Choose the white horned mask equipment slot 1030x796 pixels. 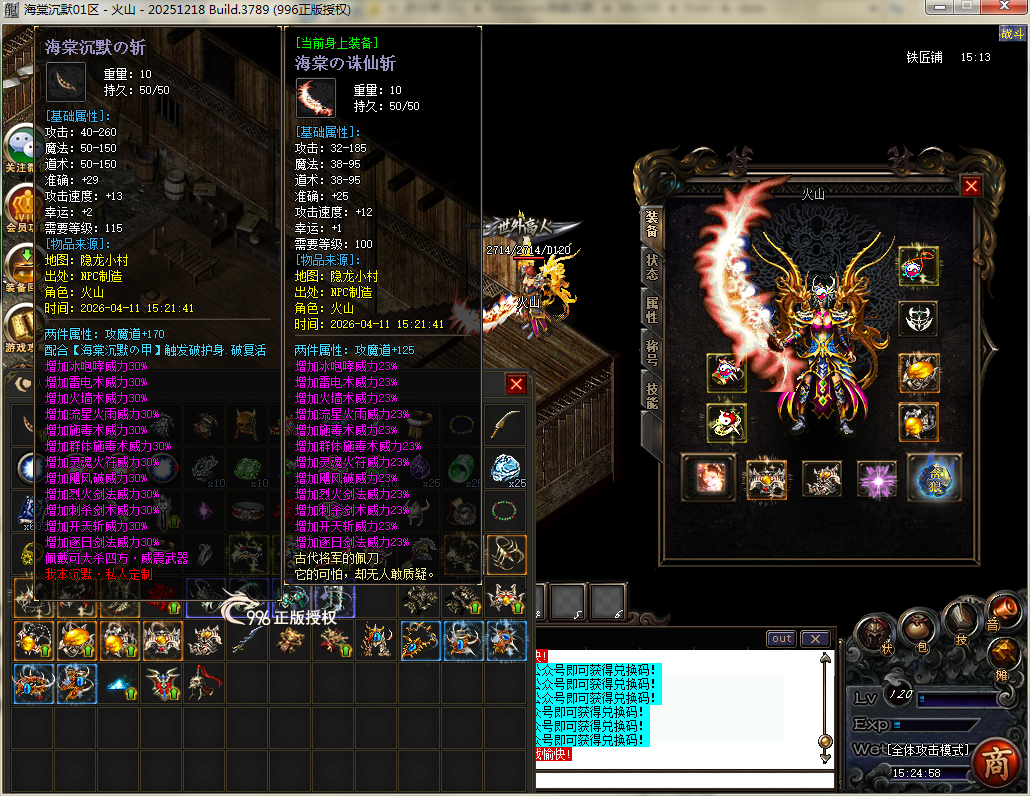pos(917,320)
